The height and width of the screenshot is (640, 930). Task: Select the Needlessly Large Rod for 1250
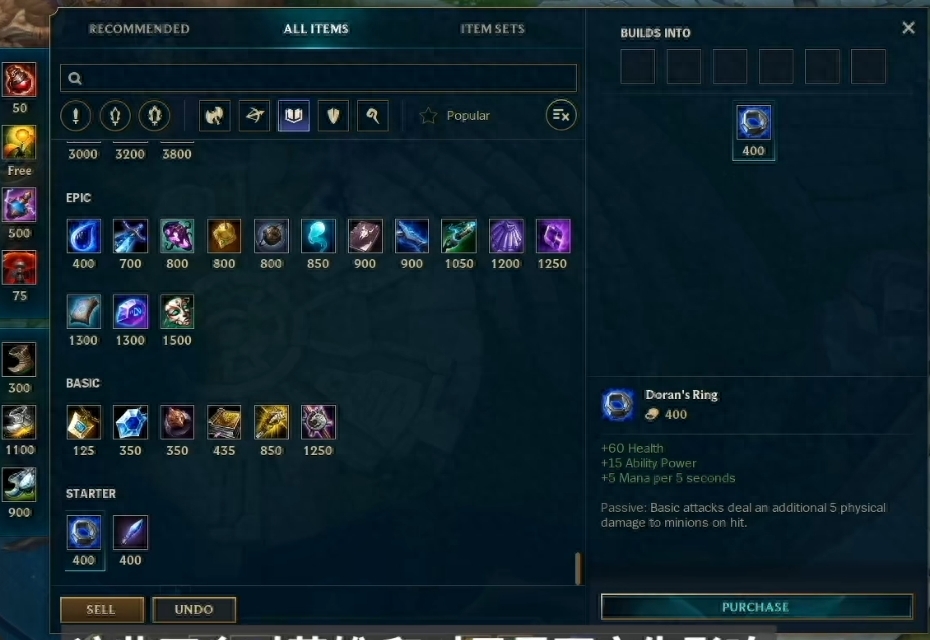pos(319,423)
